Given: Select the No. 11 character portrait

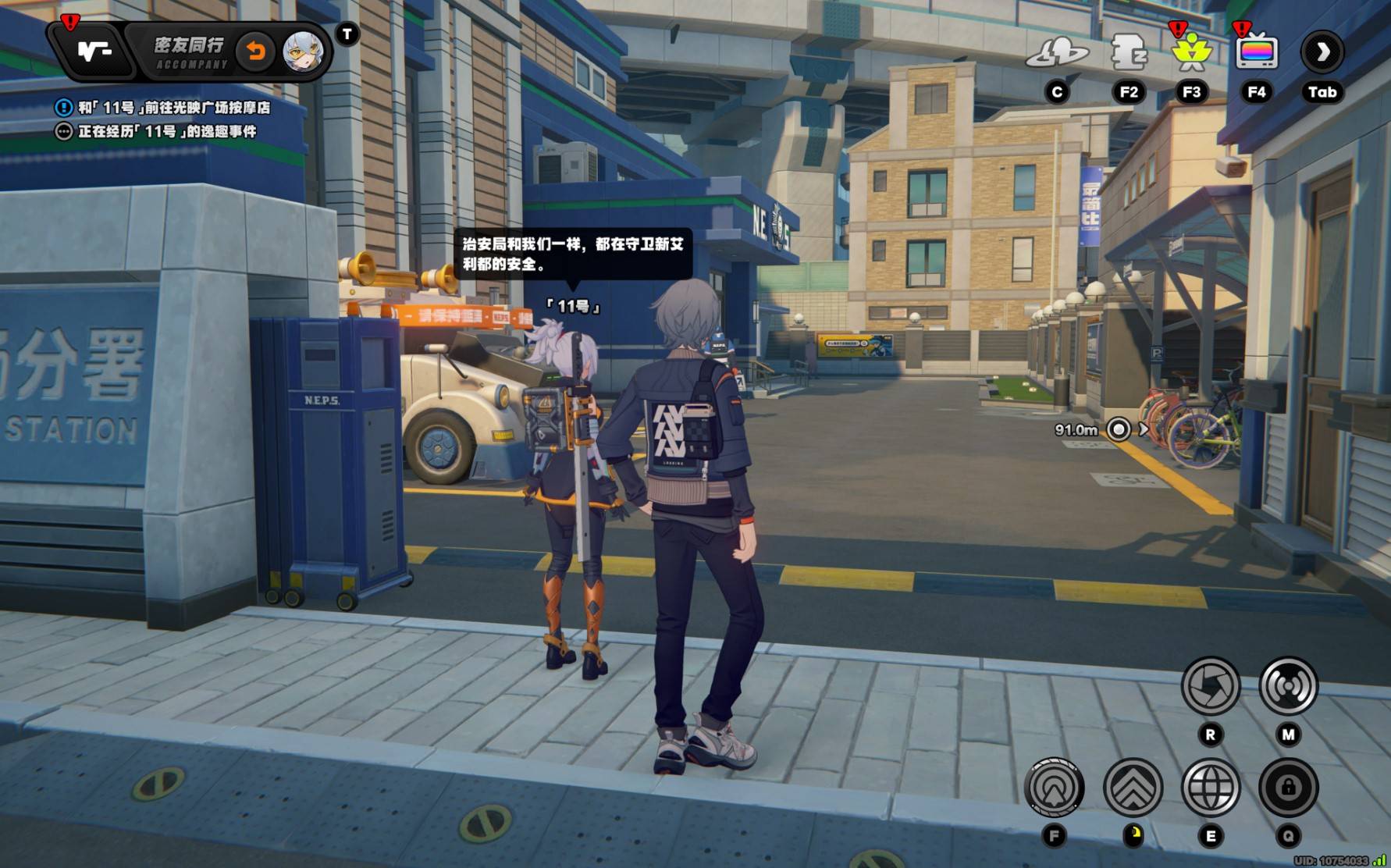Looking at the screenshot, I should (303, 52).
